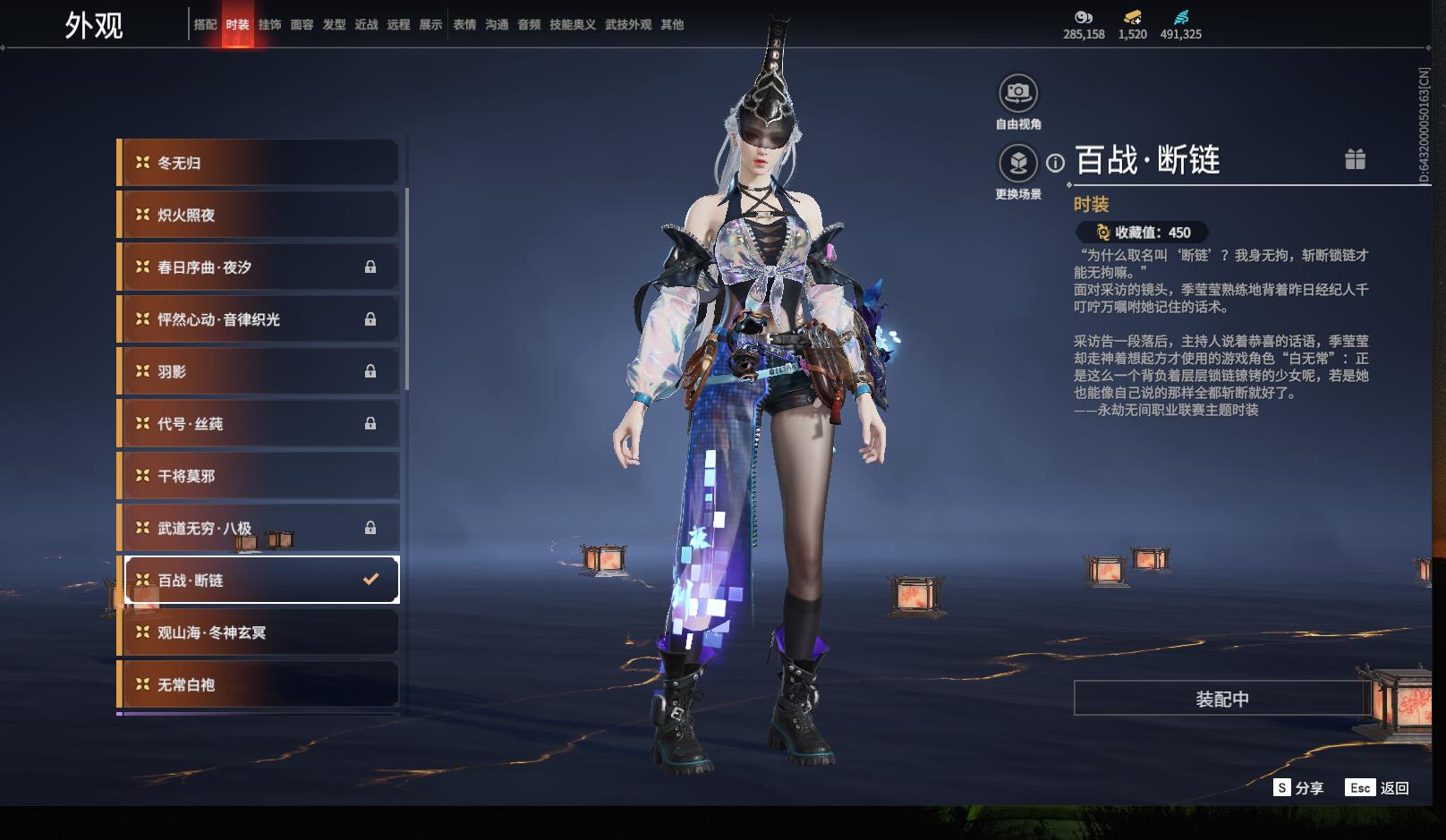Click the gift box icon
Viewport: 1446px width, 840px height.
pos(1355,159)
